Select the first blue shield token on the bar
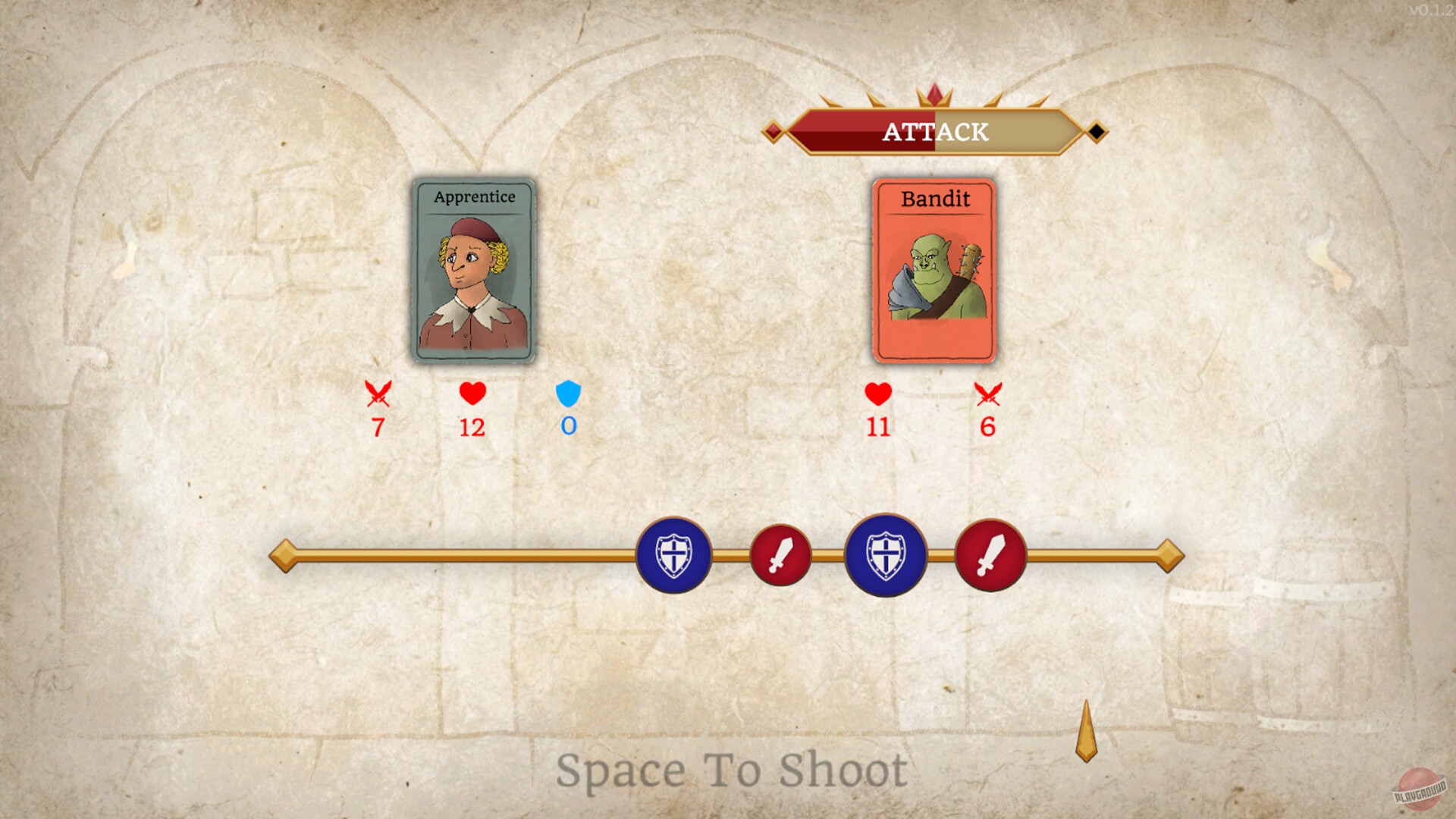This screenshot has height=819, width=1456. [674, 556]
